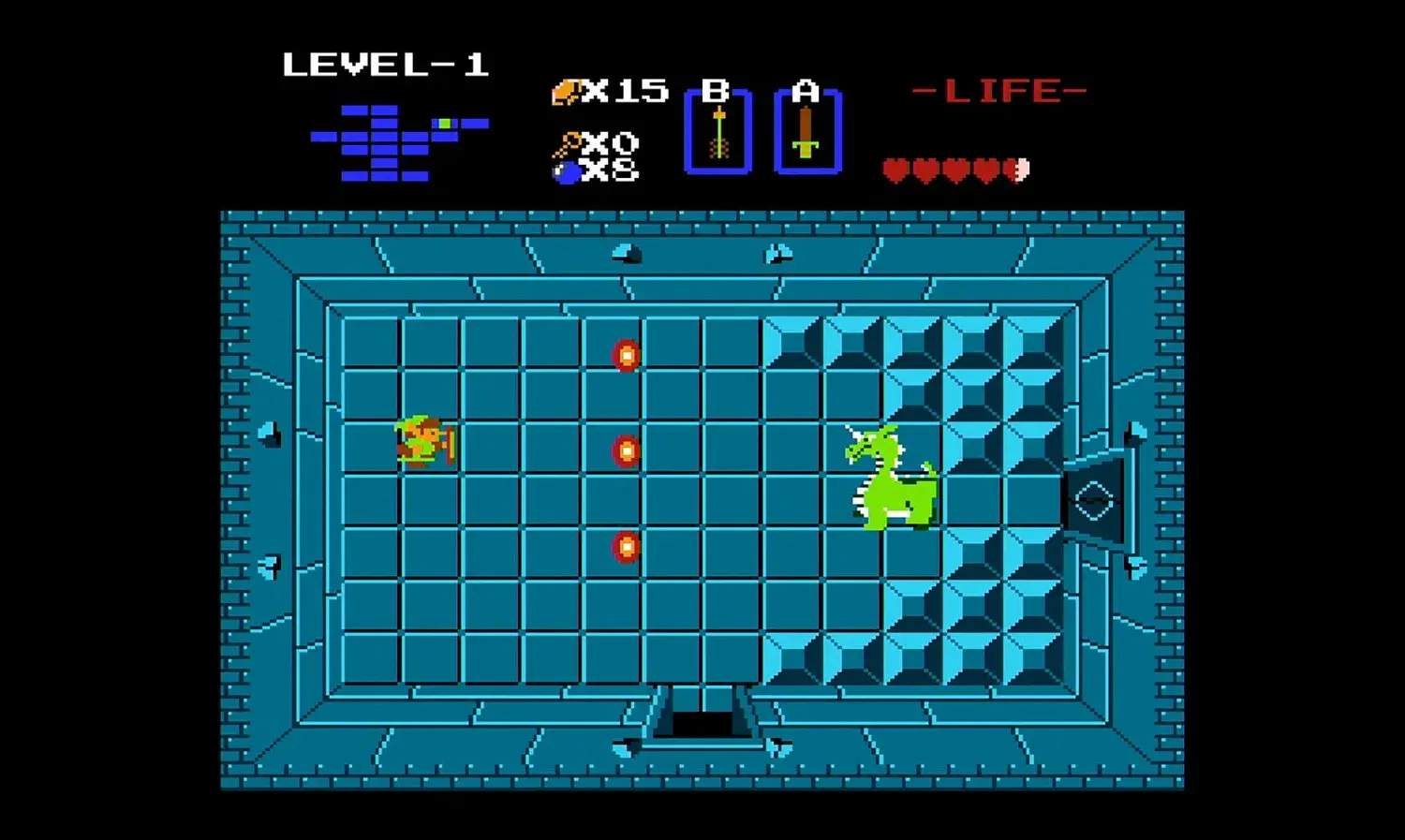Image resolution: width=1405 pixels, height=840 pixels.
Task: Click the Aquamentus dragon boss sprite
Action: [890, 478]
